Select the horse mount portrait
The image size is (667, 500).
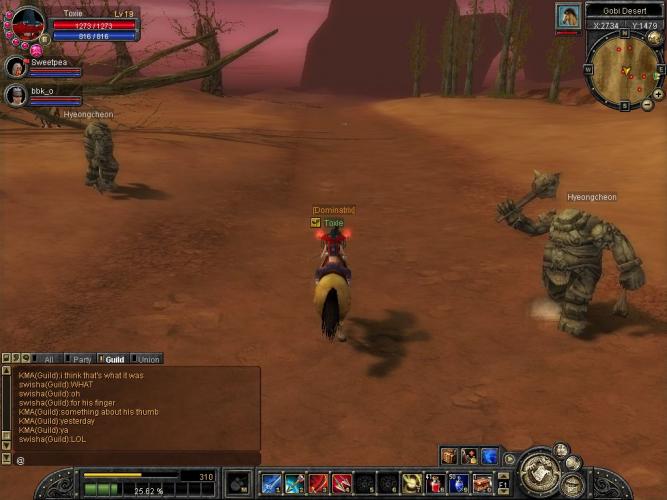pyautogui.click(x=568, y=16)
